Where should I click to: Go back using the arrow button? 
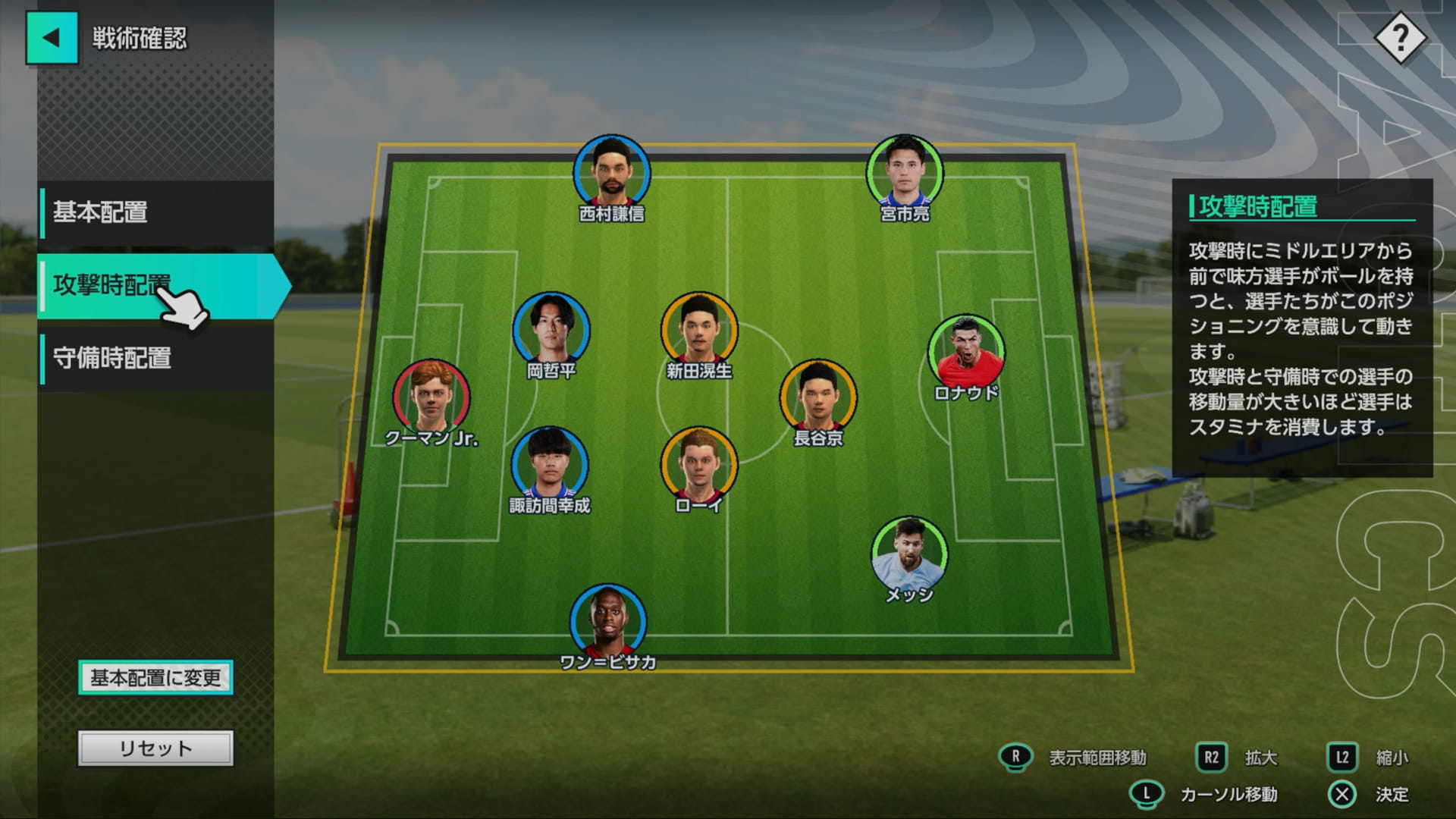[52, 38]
